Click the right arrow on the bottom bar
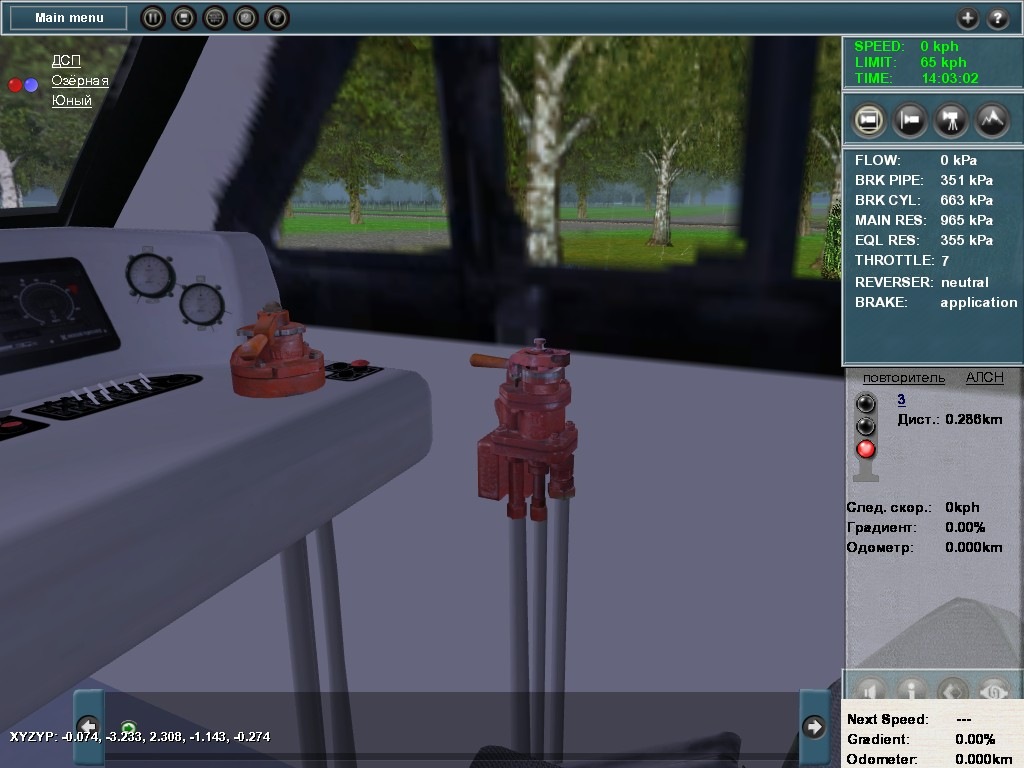The image size is (1024, 768). [x=814, y=725]
